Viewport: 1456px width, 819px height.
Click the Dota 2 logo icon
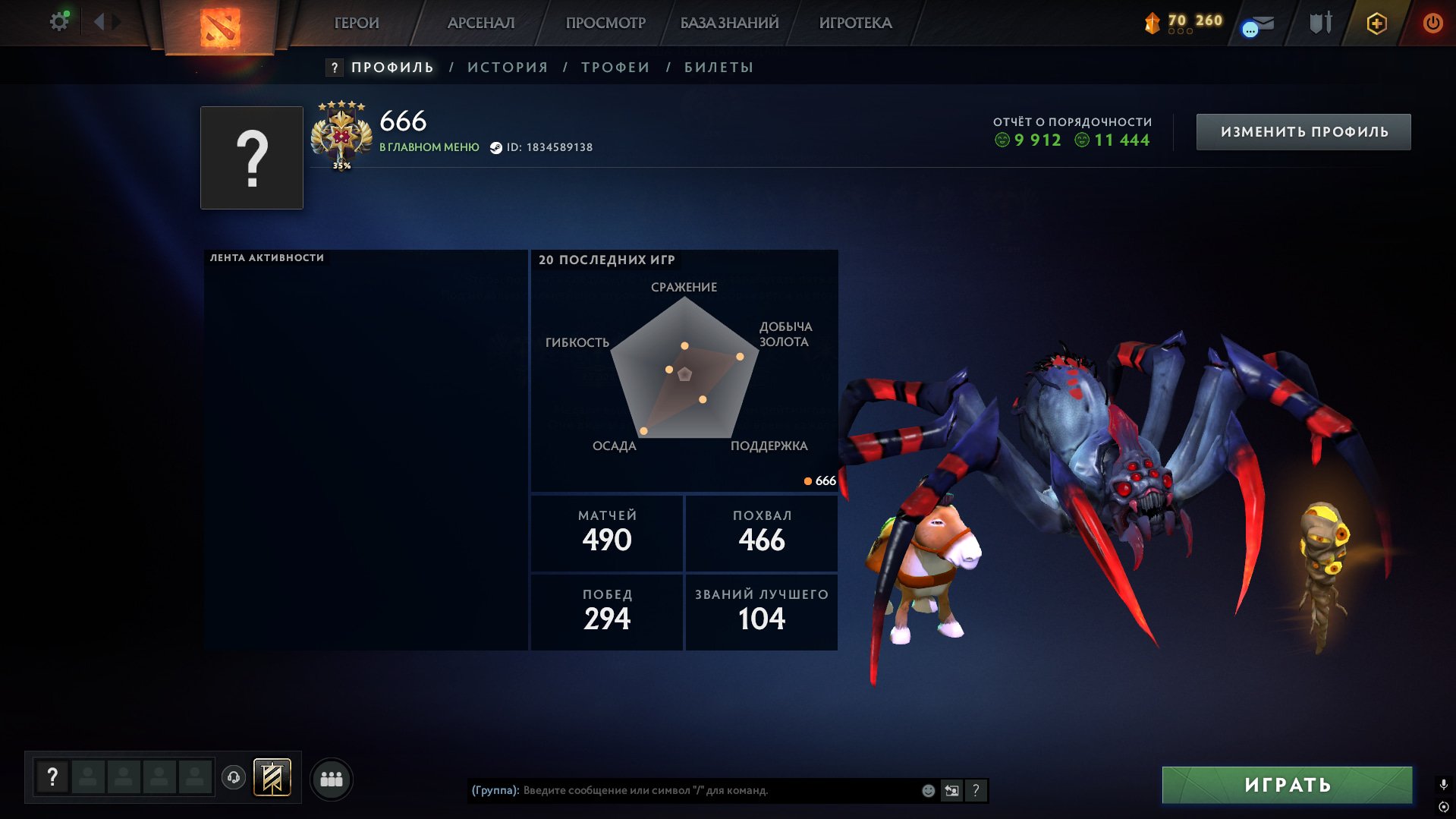point(222,27)
